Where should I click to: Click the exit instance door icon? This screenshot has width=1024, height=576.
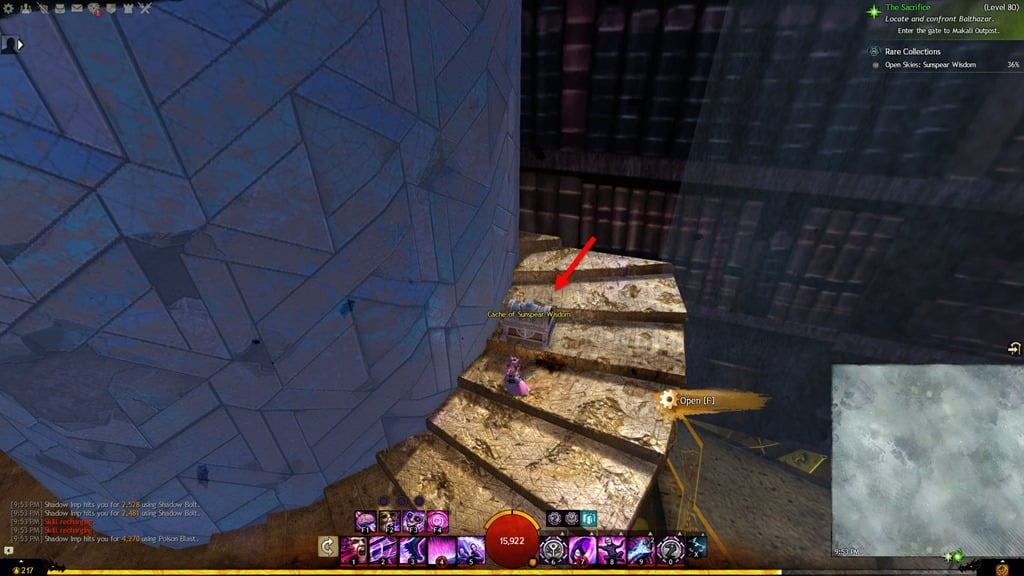(x=1013, y=348)
